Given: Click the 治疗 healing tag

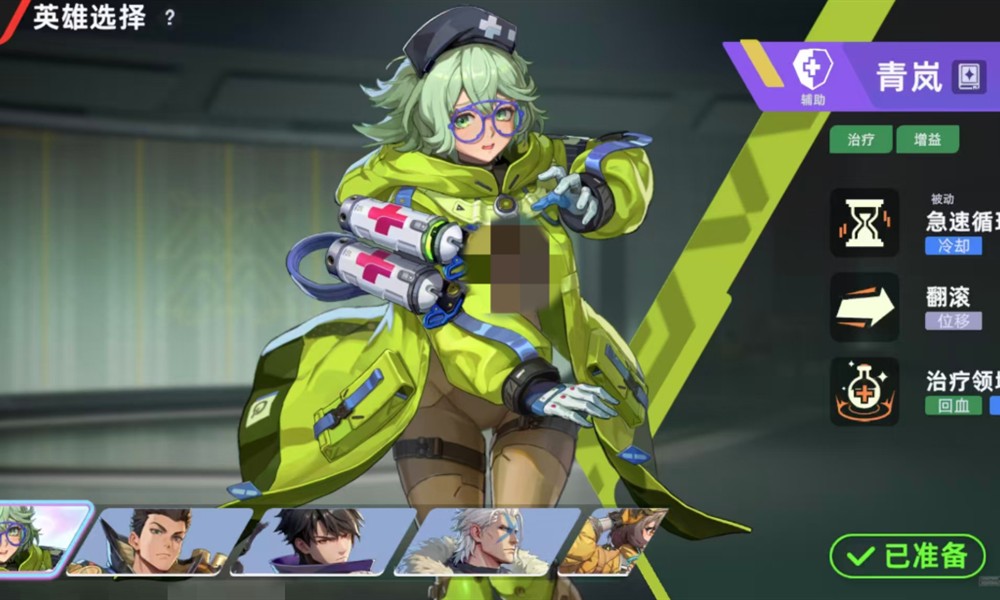Looking at the screenshot, I should 860,140.
